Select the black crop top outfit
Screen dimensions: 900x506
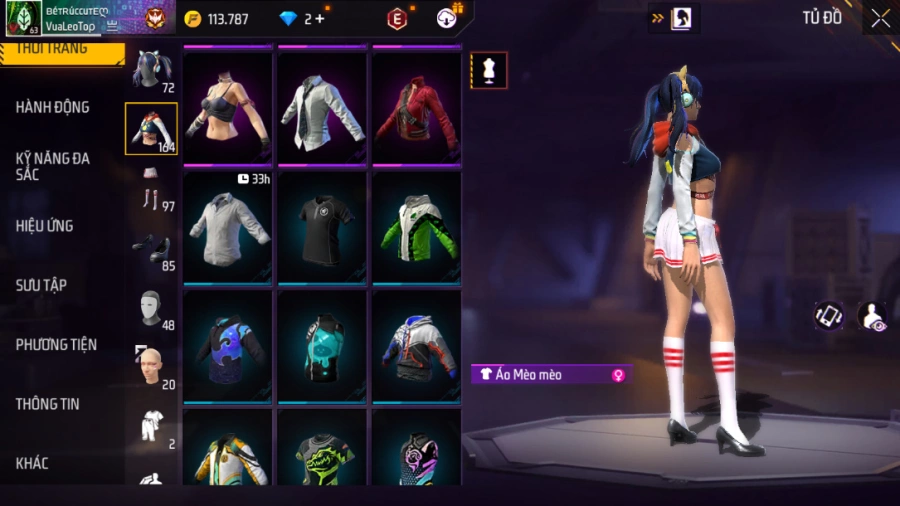pyautogui.click(x=228, y=108)
